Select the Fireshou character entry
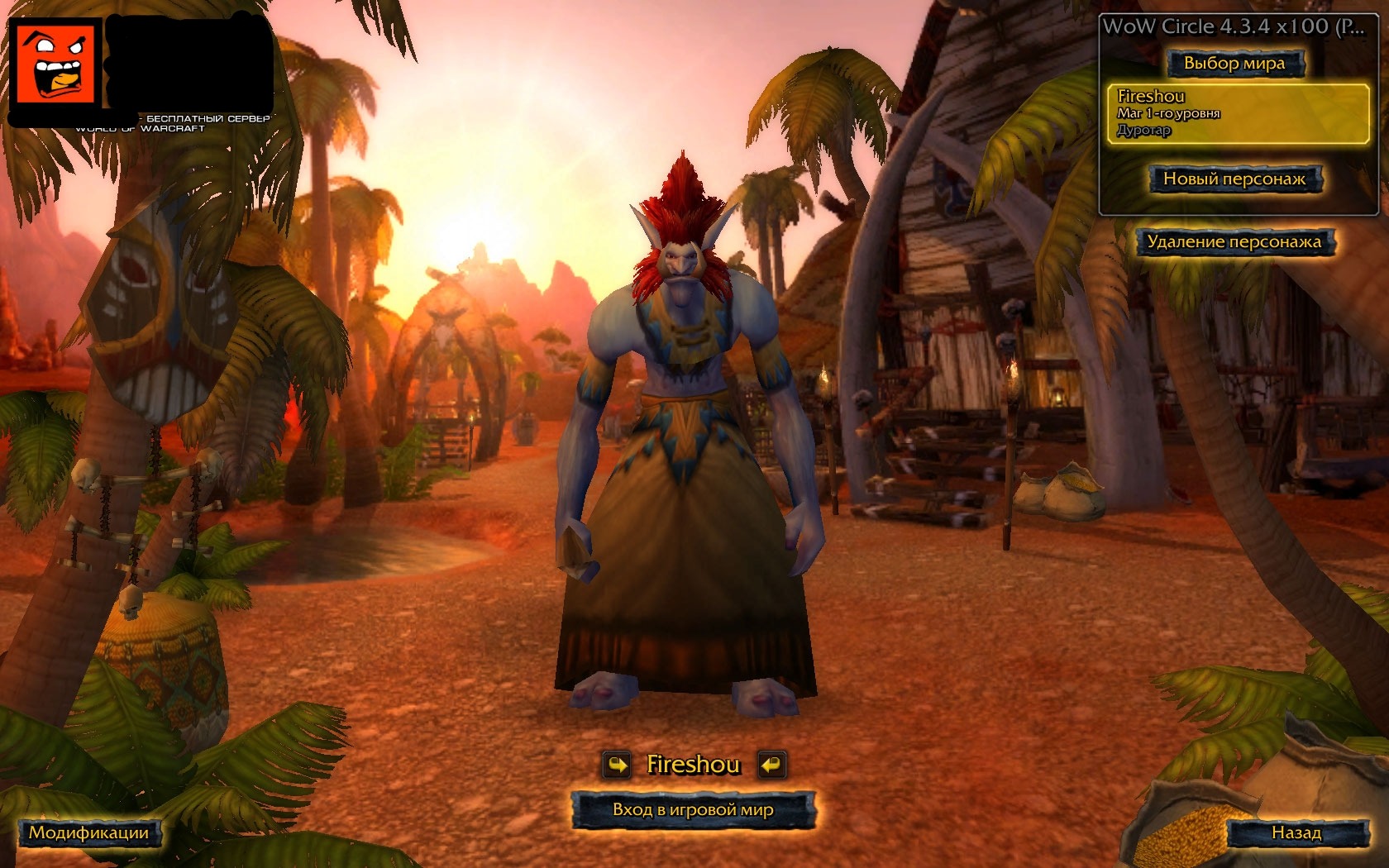 [x=1238, y=113]
